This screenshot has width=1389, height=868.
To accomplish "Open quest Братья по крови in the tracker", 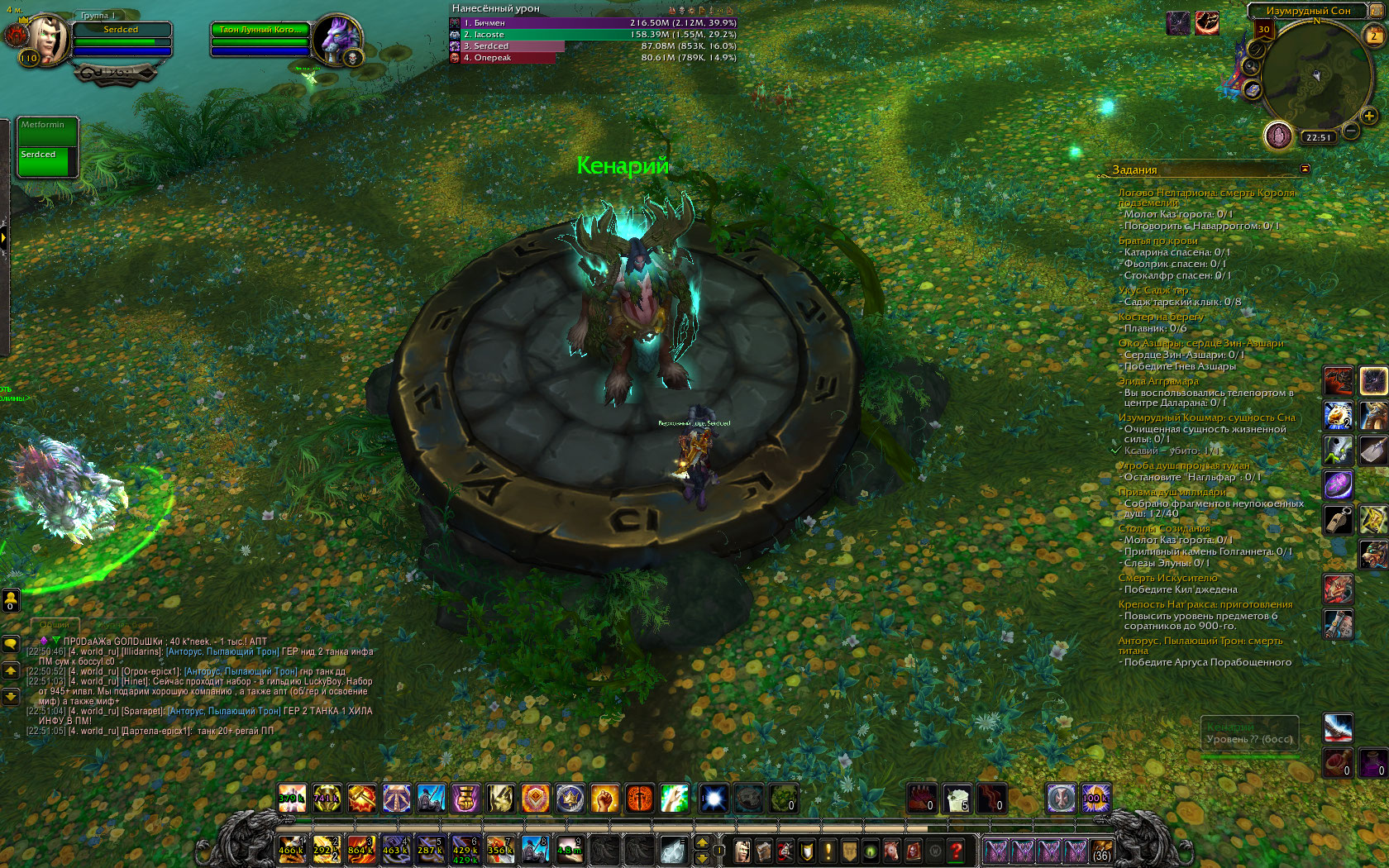I will tap(1157, 241).
